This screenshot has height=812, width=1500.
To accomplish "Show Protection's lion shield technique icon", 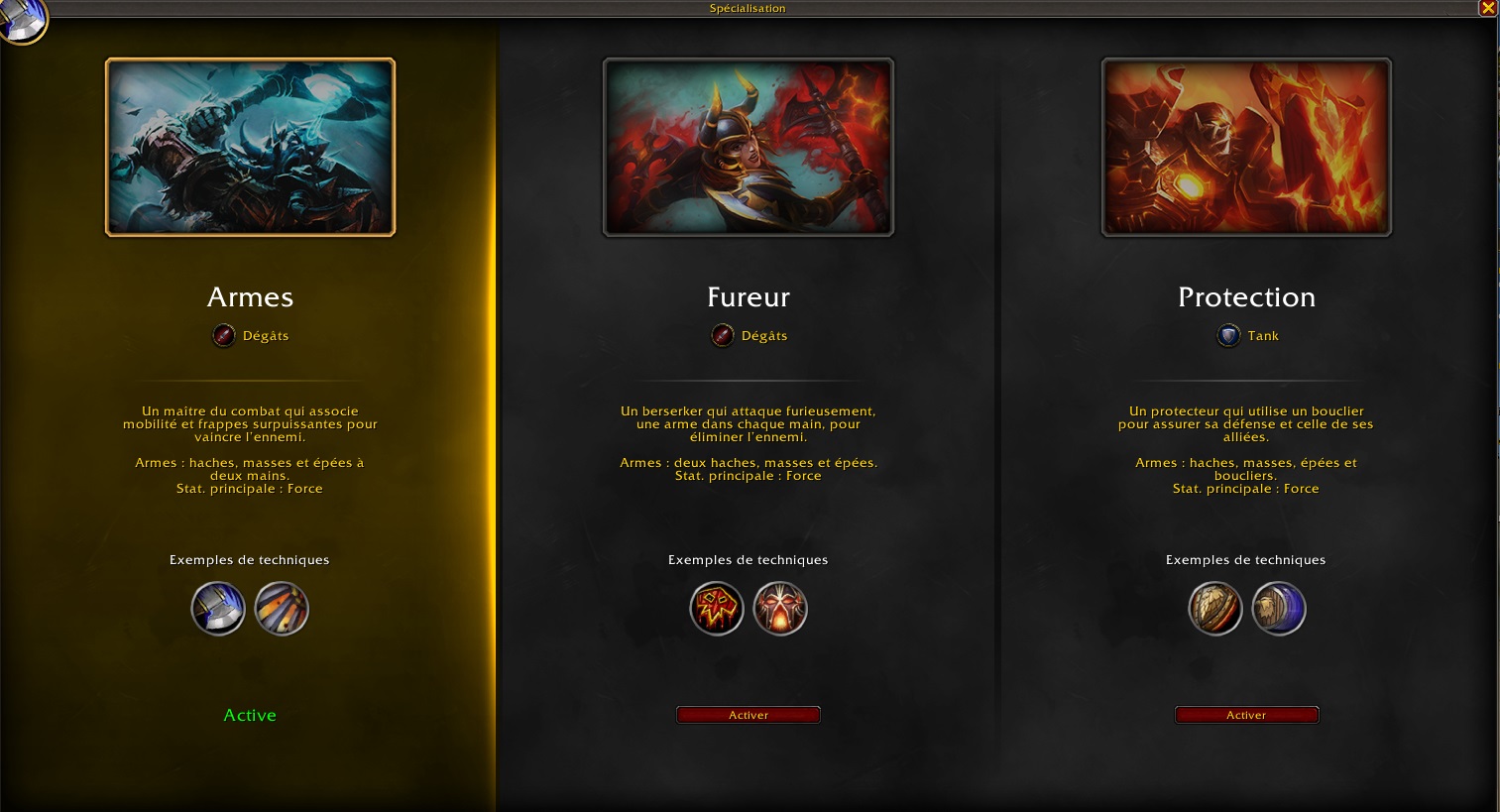I will (x=1279, y=609).
